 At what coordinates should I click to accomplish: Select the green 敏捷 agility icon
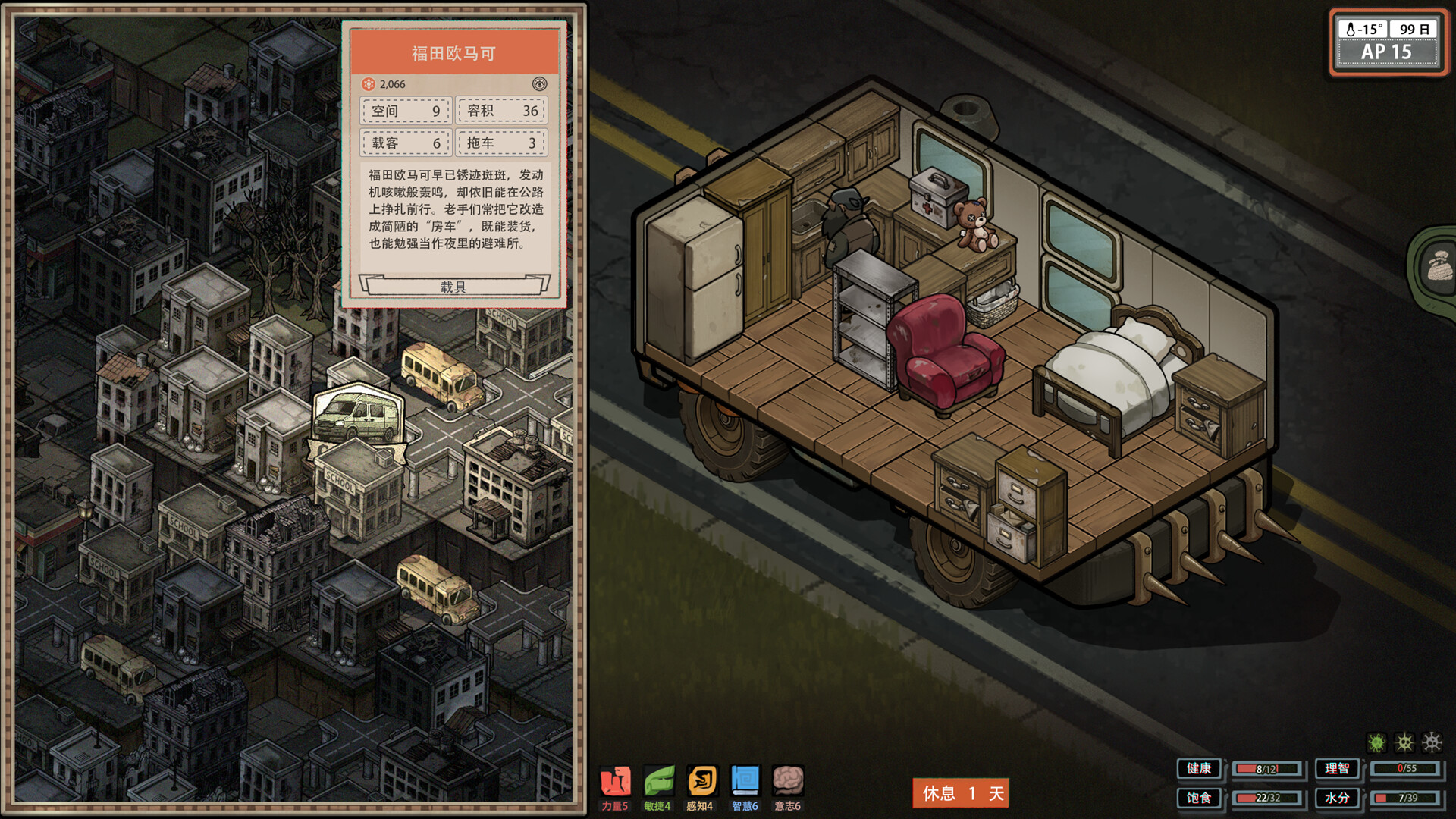(658, 781)
